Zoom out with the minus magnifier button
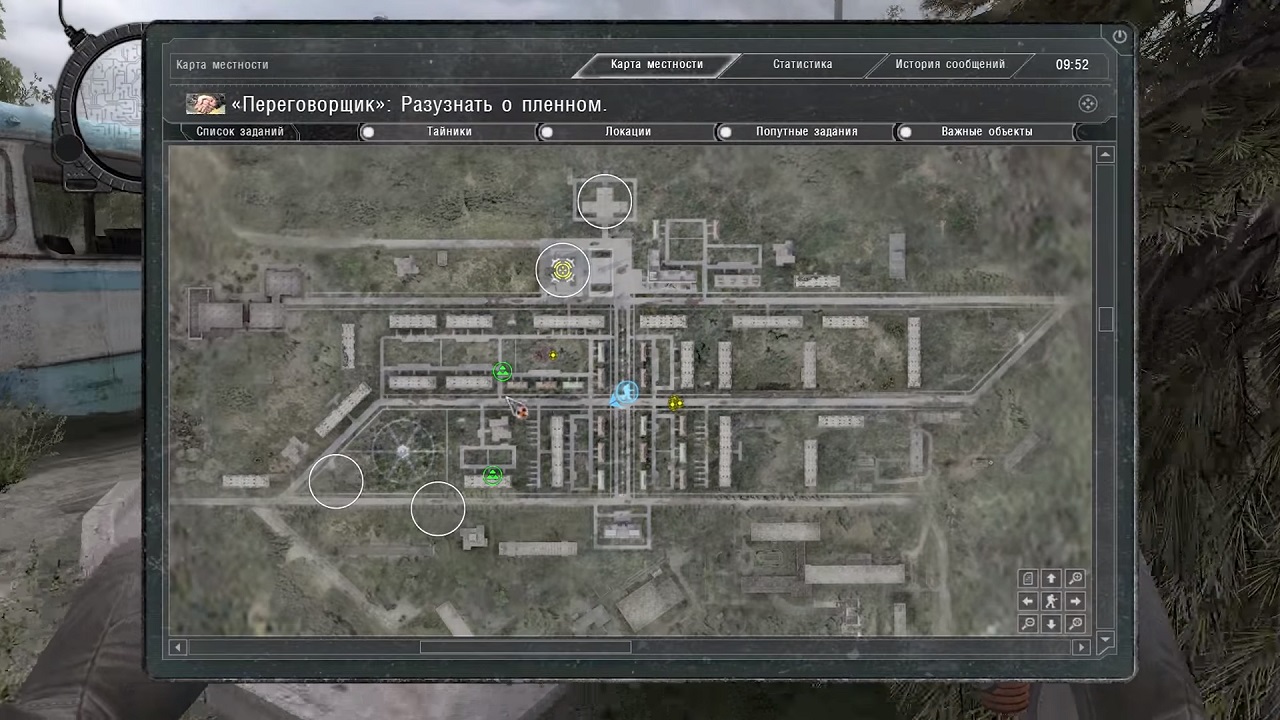 point(1028,624)
